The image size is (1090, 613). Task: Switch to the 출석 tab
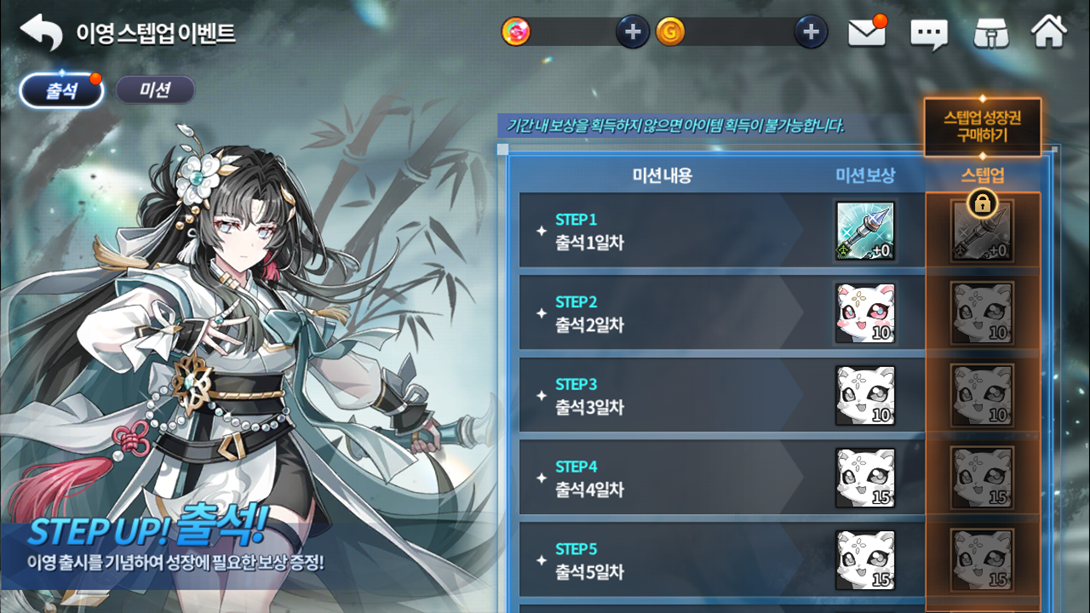62,90
